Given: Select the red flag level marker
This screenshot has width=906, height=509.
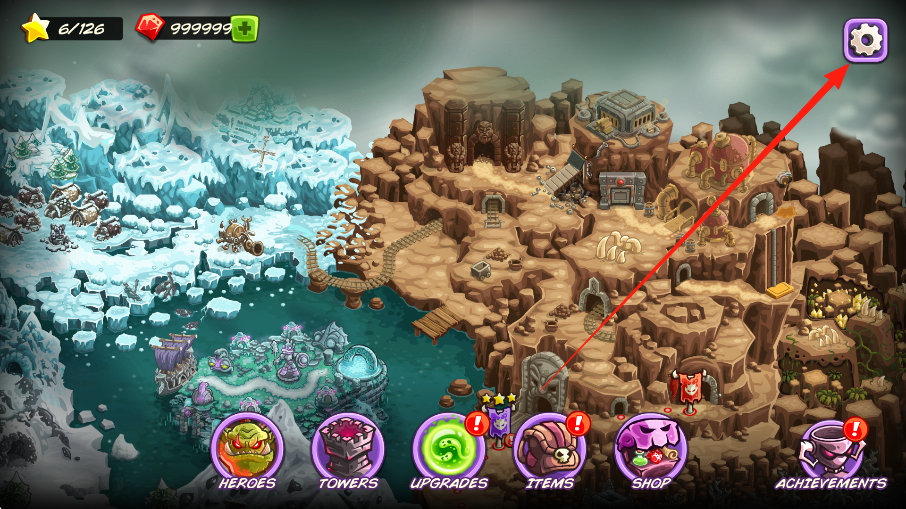Looking at the screenshot, I should 689,388.
